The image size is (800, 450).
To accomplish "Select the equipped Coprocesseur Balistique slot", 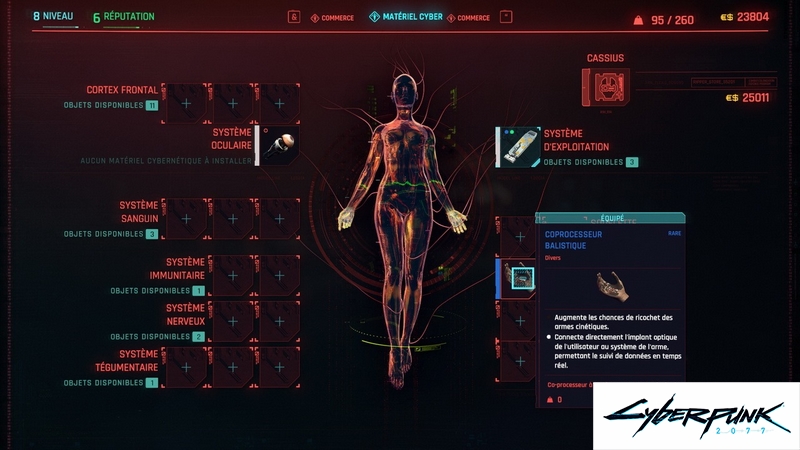I will click(x=519, y=277).
